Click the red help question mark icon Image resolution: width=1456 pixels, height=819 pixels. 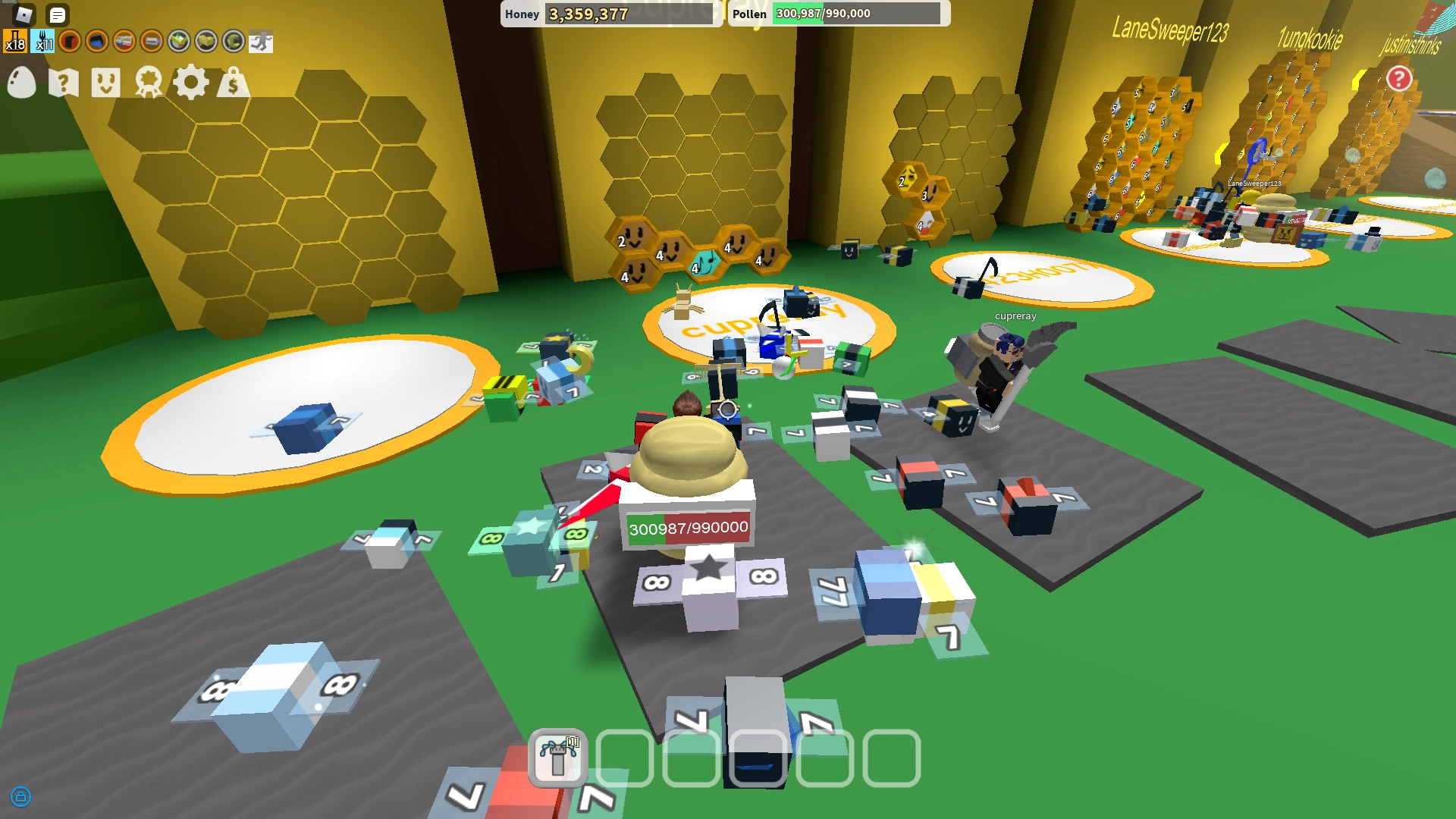1399,77
